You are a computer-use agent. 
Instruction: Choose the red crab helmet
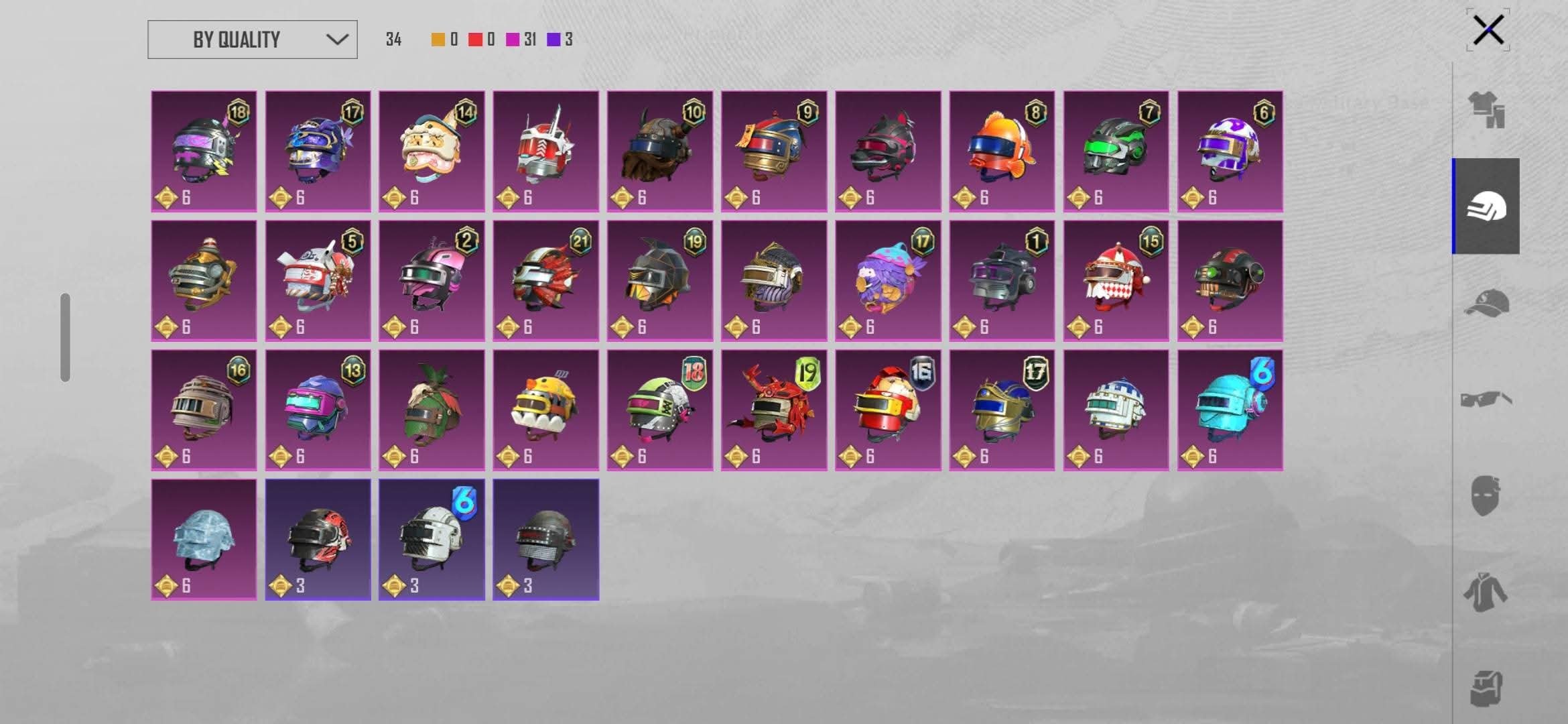pos(774,410)
